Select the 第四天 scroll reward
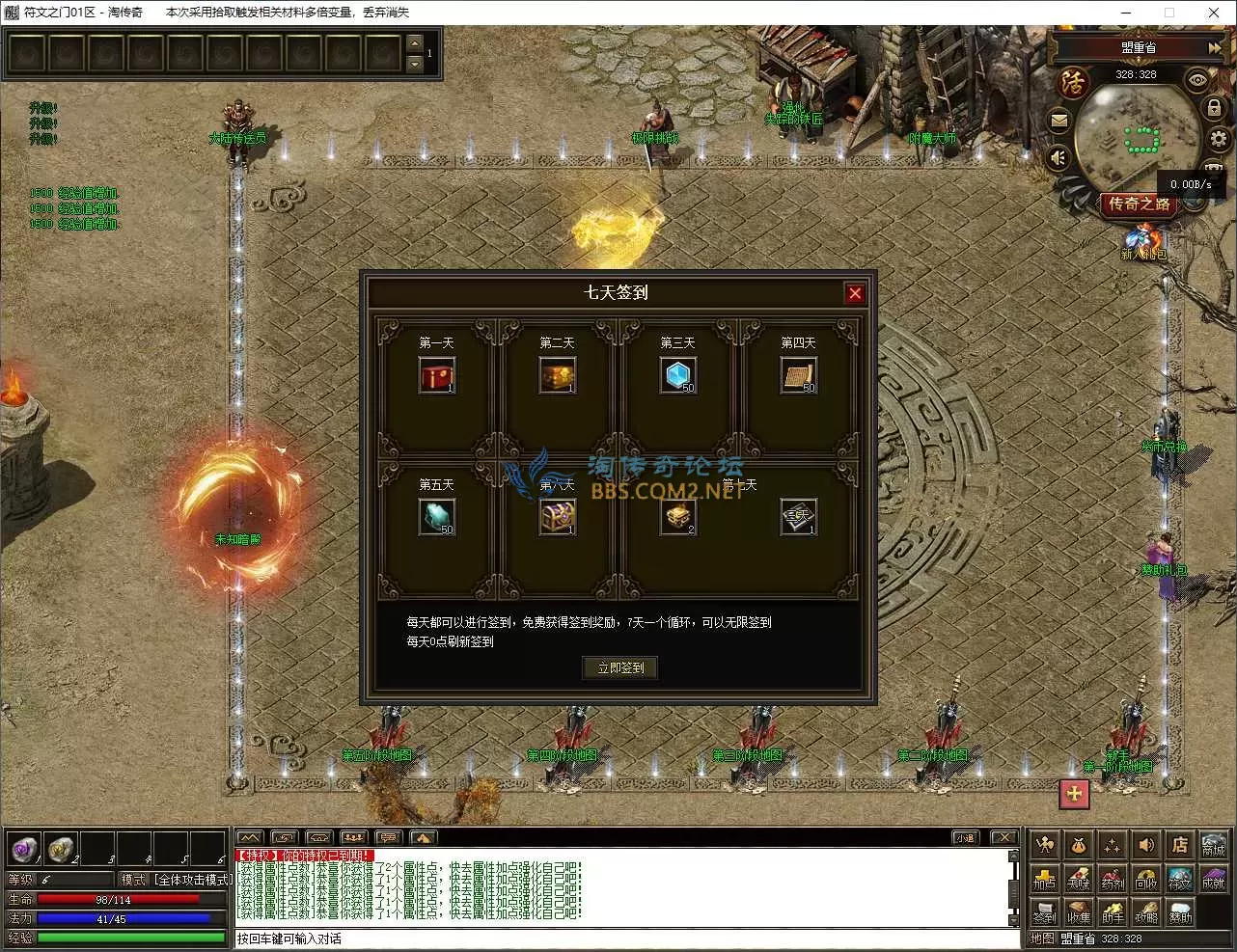1237x952 pixels. coord(798,375)
